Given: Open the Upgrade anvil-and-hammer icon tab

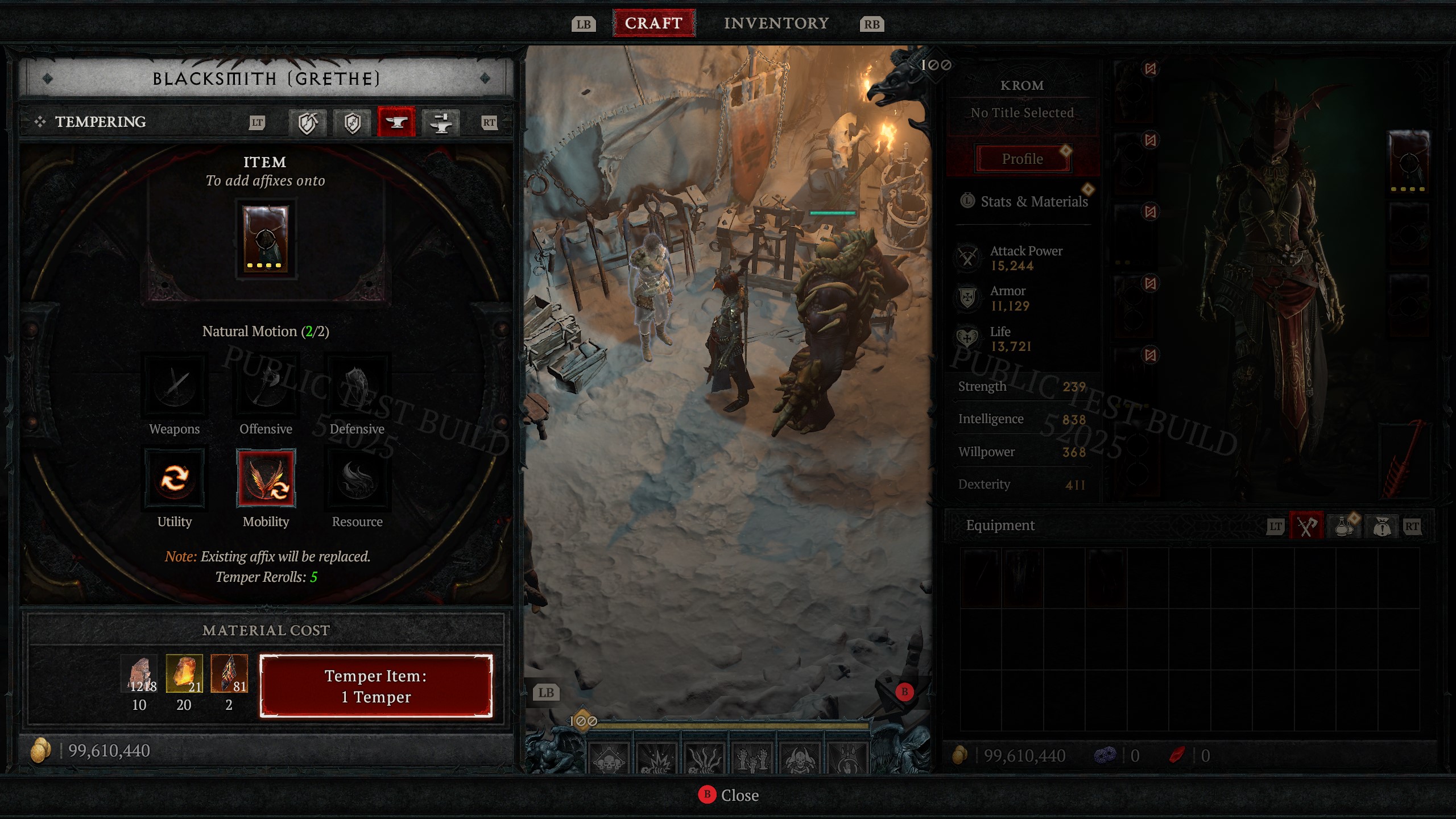Looking at the screenshot, I should [442, 122].
